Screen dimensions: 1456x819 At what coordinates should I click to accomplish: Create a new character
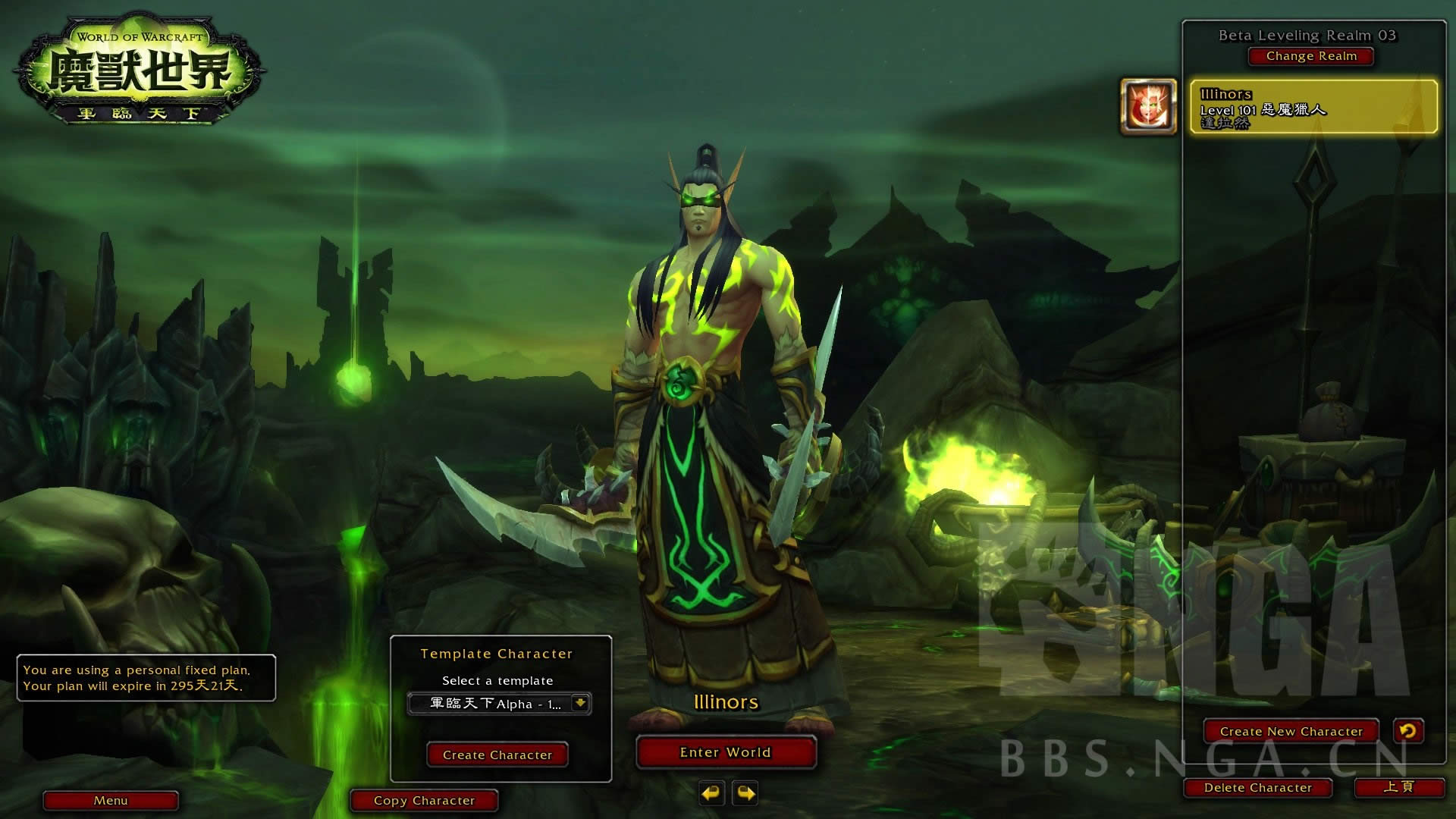click(x=1291, y=731)
